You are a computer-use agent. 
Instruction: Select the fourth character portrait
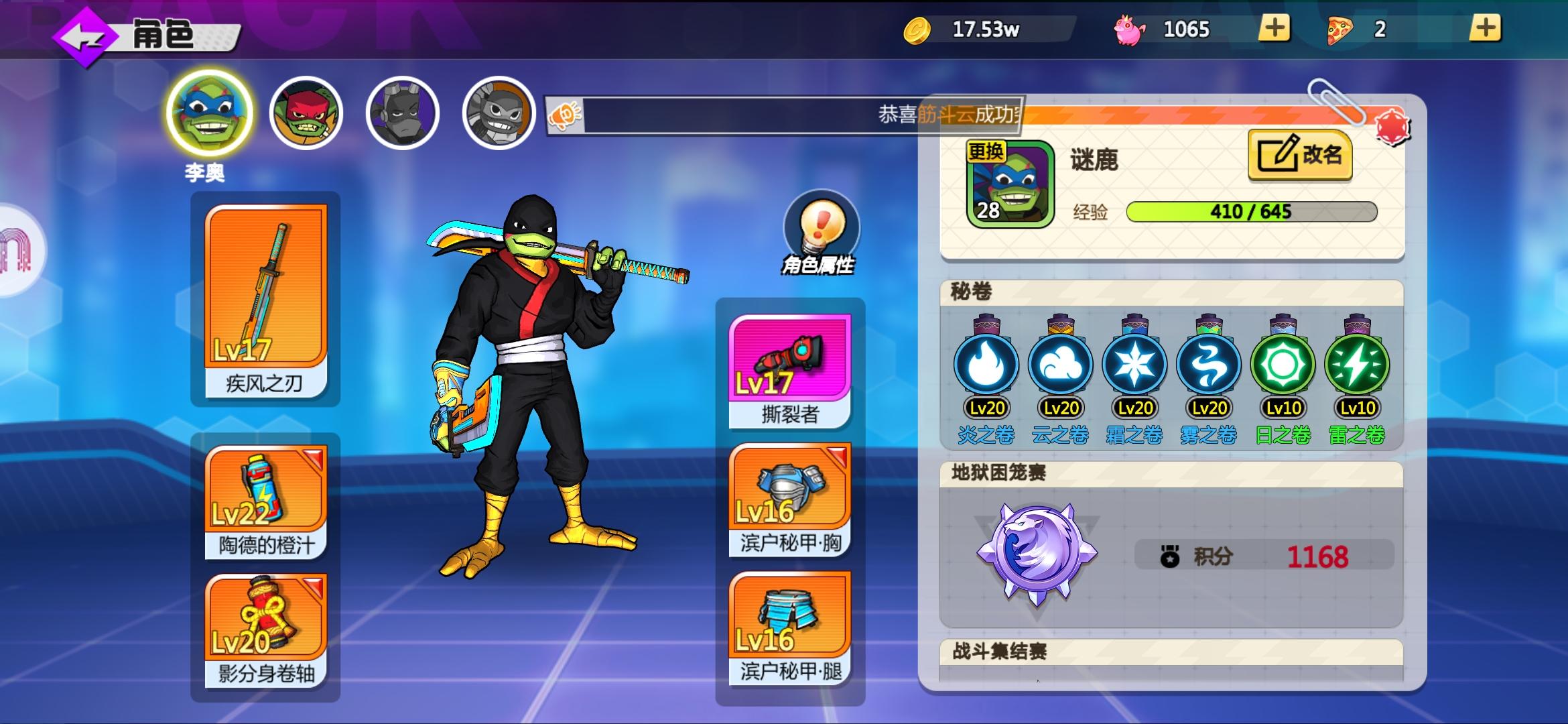click(496, 113)
